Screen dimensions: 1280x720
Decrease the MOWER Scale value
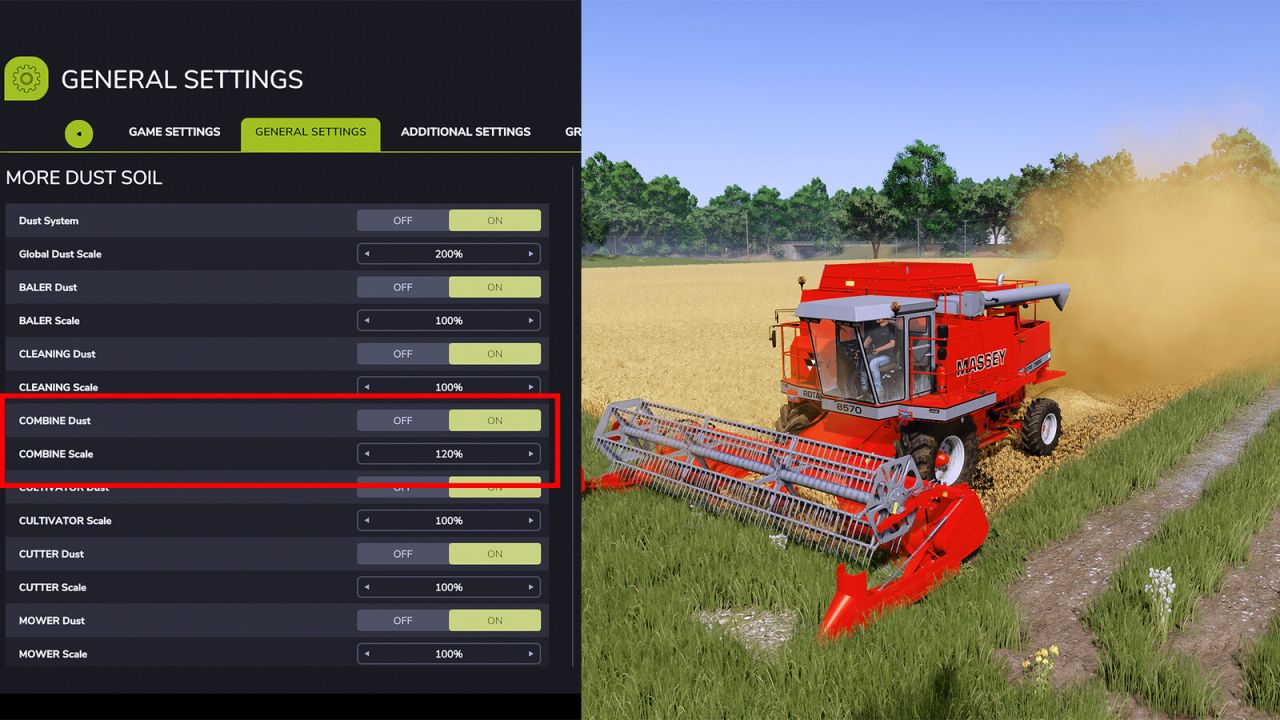[x=366, y=653]
